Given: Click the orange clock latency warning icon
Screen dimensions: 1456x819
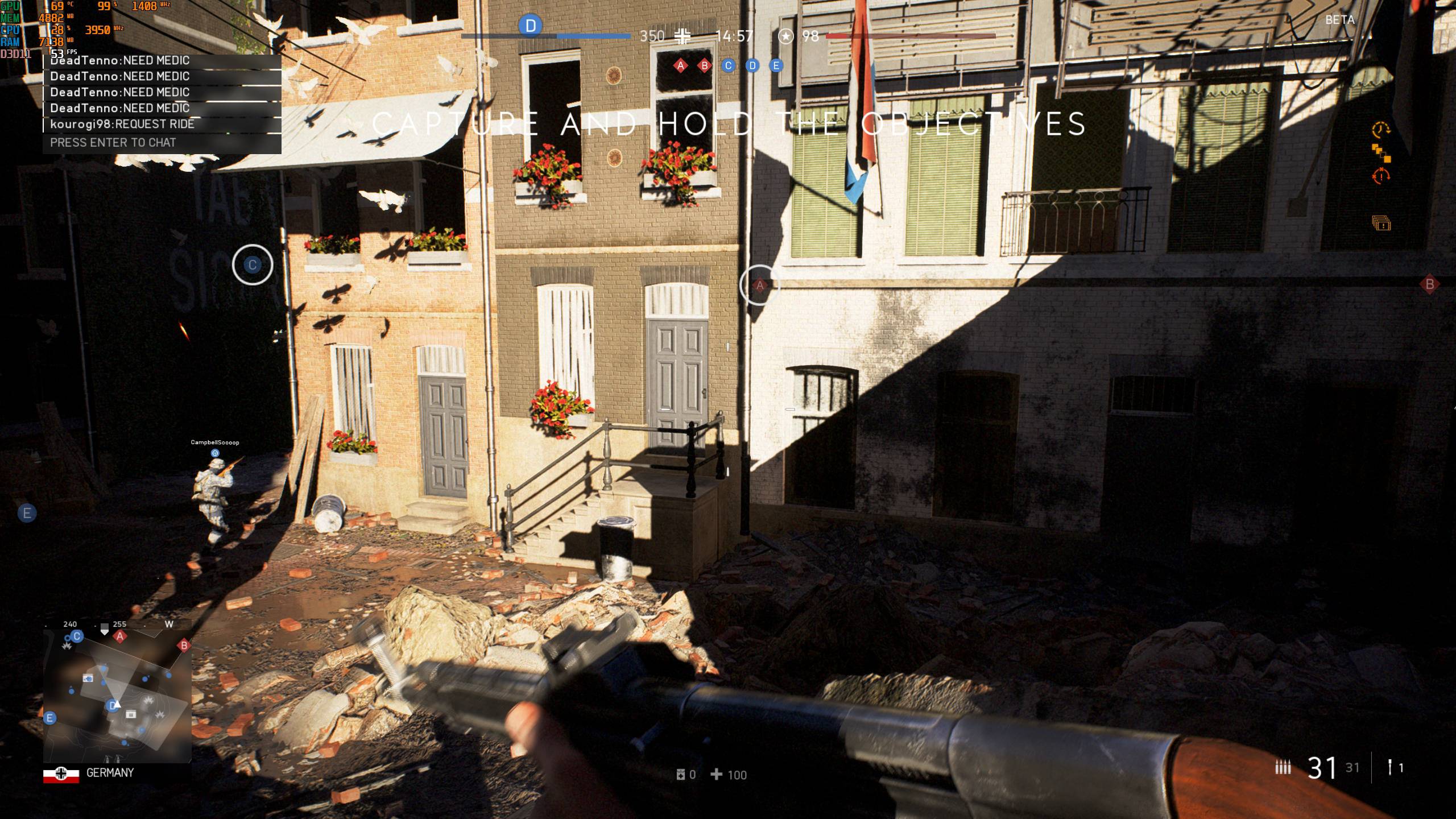Looking at the screenshot, I should (1380, 130).
